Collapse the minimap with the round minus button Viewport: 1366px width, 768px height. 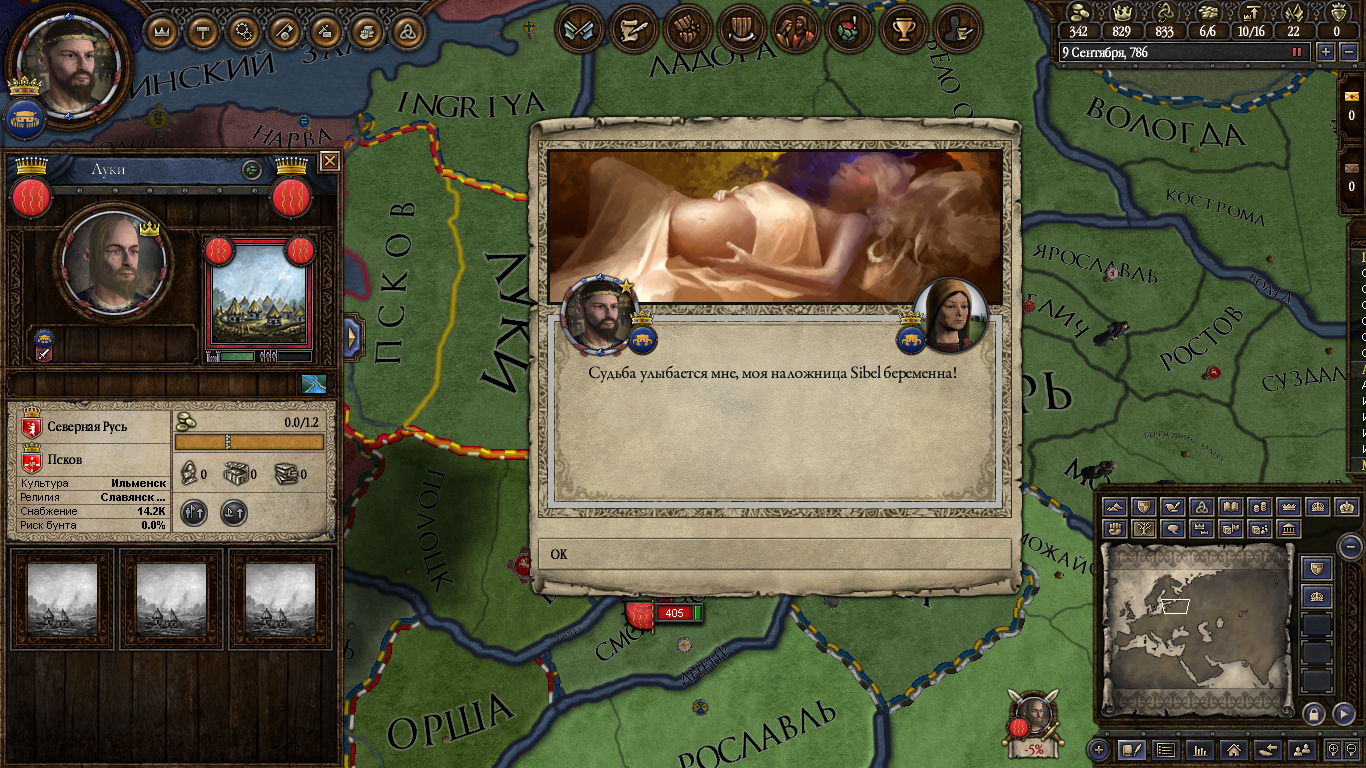(1350, 546)
